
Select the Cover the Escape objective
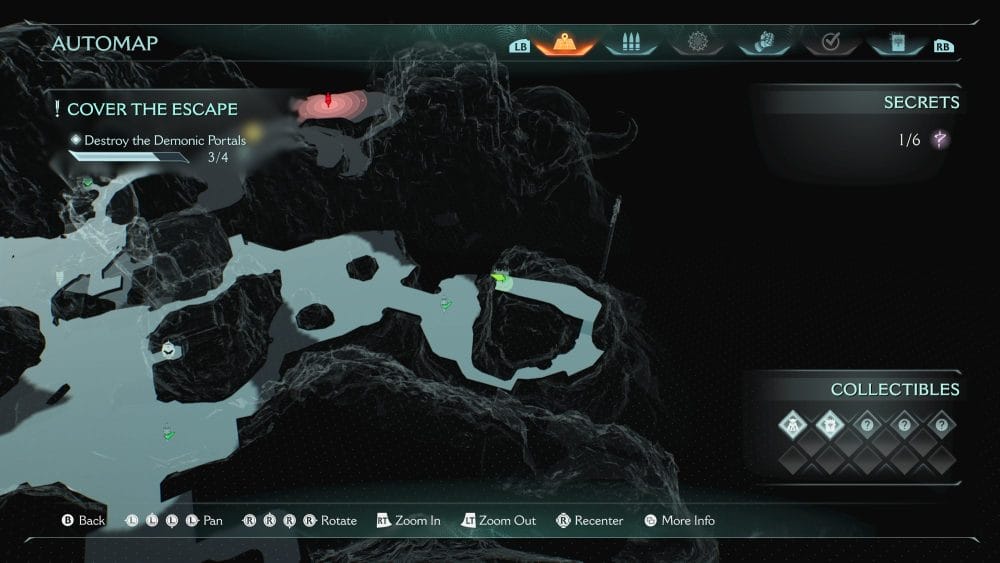(x=152, y=109)
